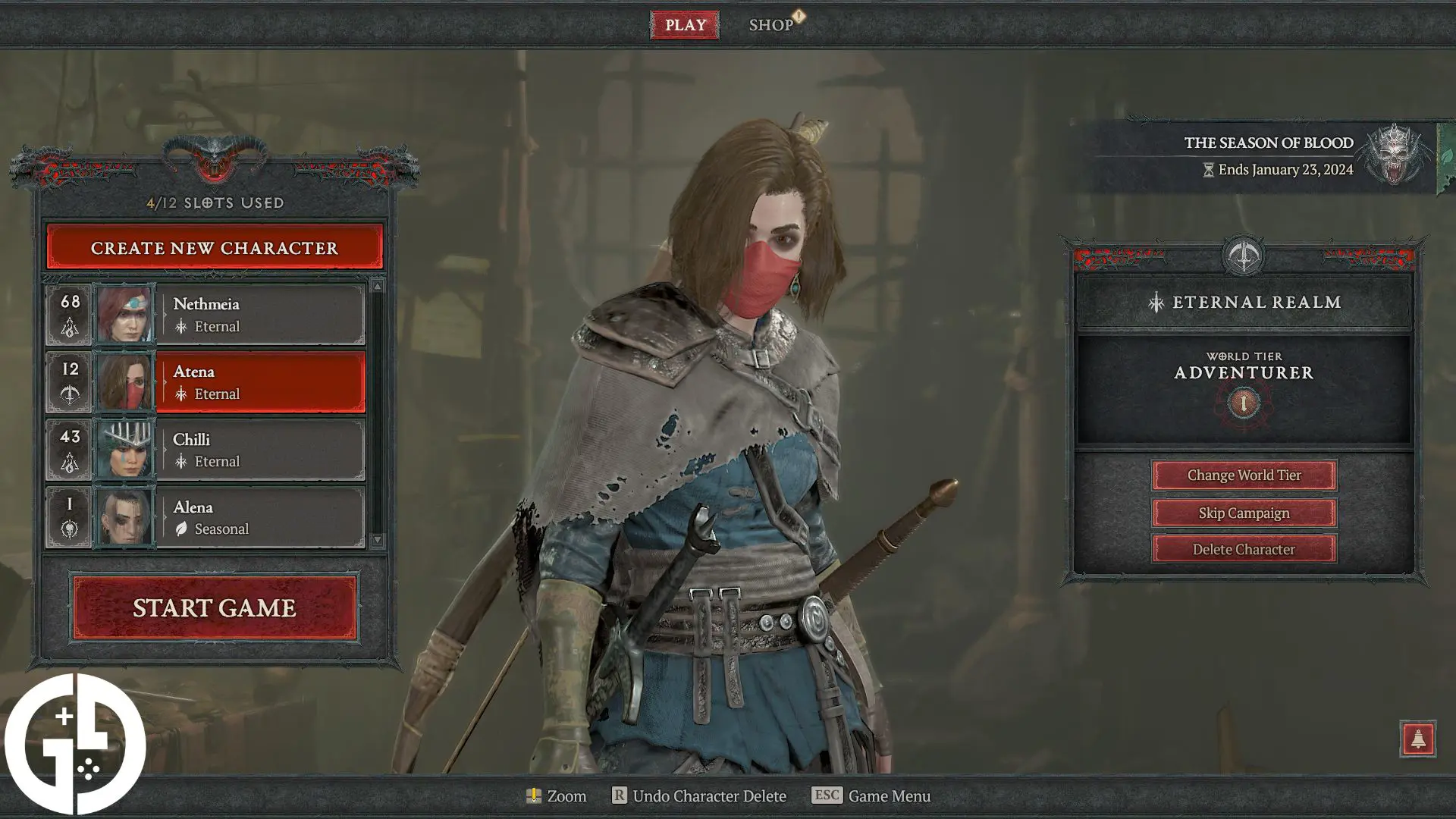This screenshot has width=1456, height=819.
Task: Click the World Tier Adventurer medallion
Action: [x=1243, y=403]
